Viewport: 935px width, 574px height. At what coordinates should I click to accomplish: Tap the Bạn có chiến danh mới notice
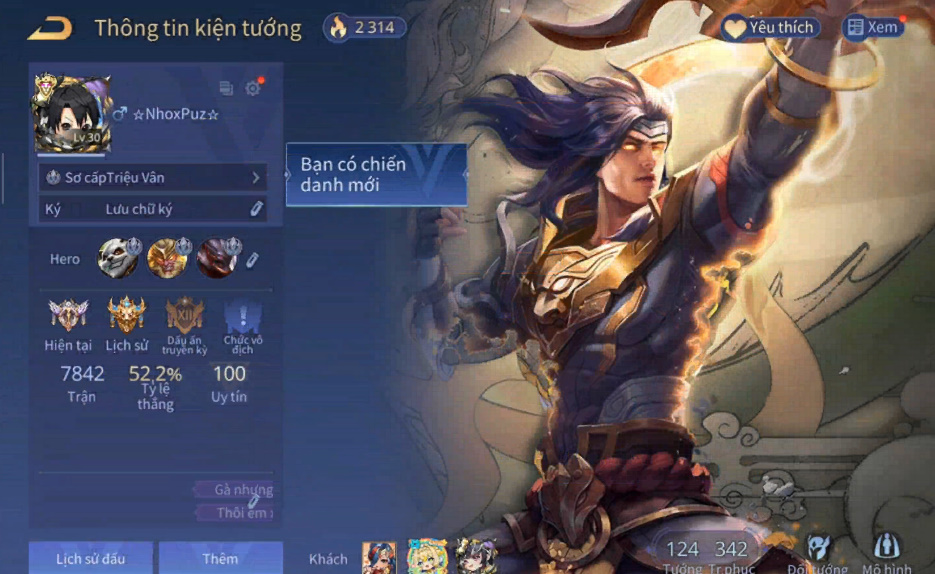(x=376, y=175)
